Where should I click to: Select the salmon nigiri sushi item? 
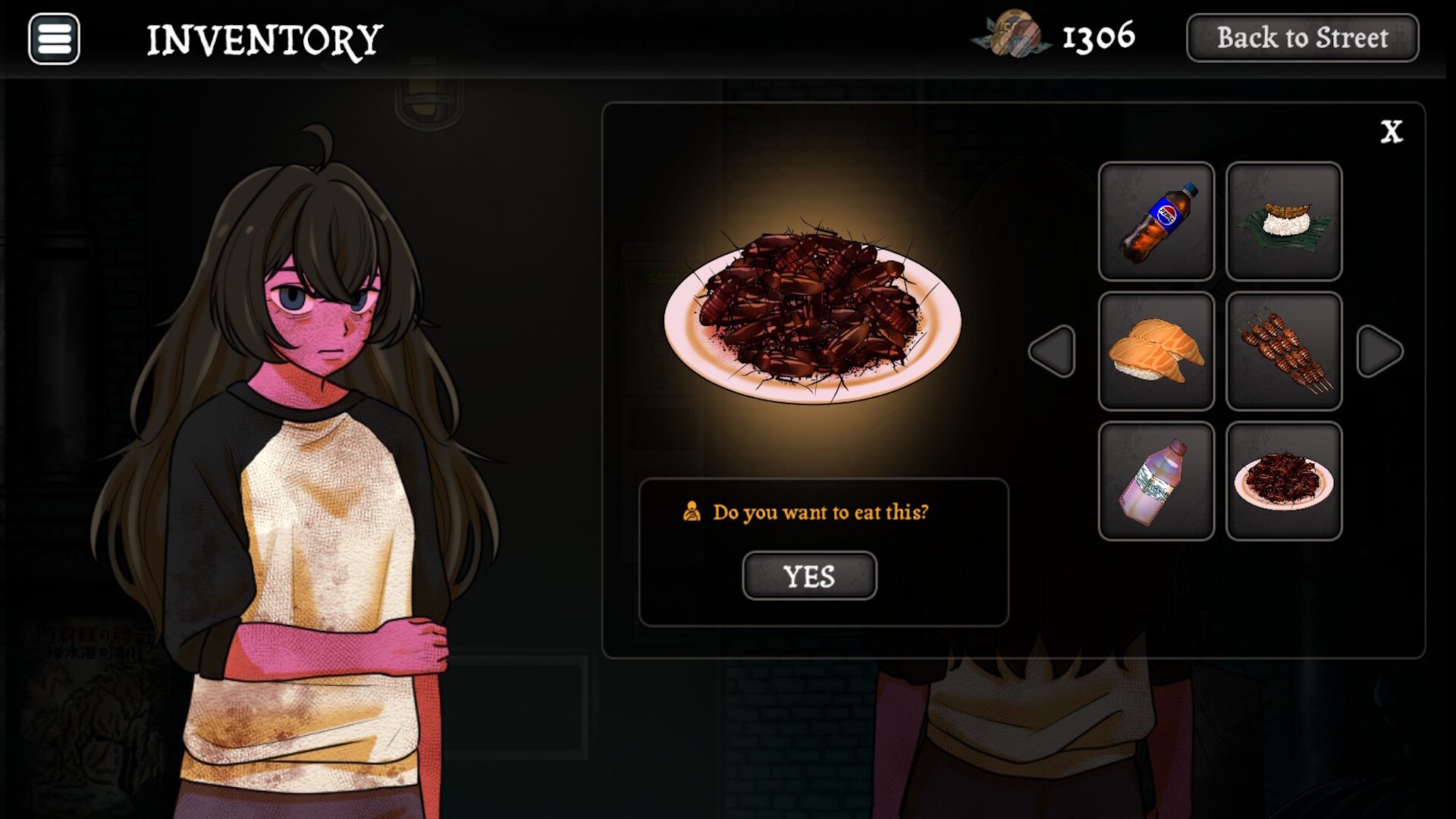click(x=1156, y=350)
